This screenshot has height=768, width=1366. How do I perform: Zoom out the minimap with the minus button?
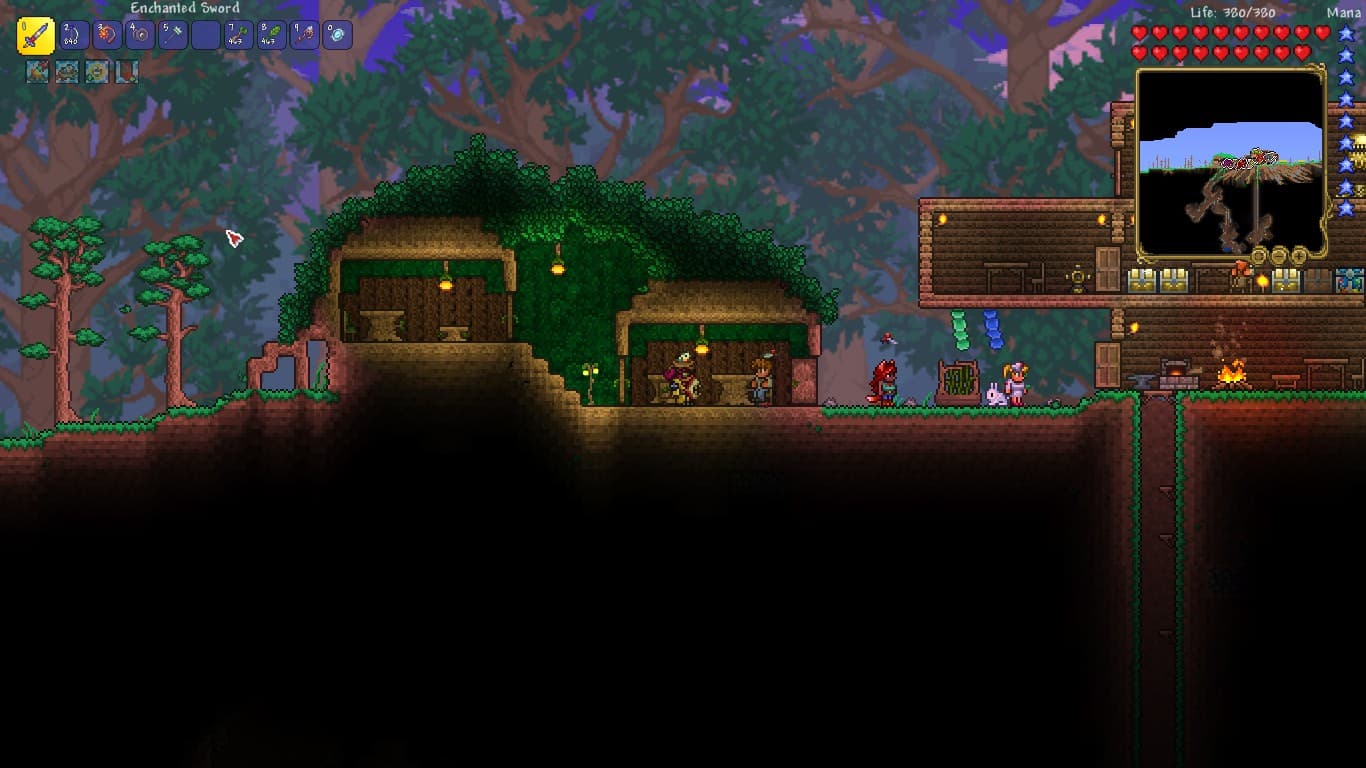[x=1279, y=256]
